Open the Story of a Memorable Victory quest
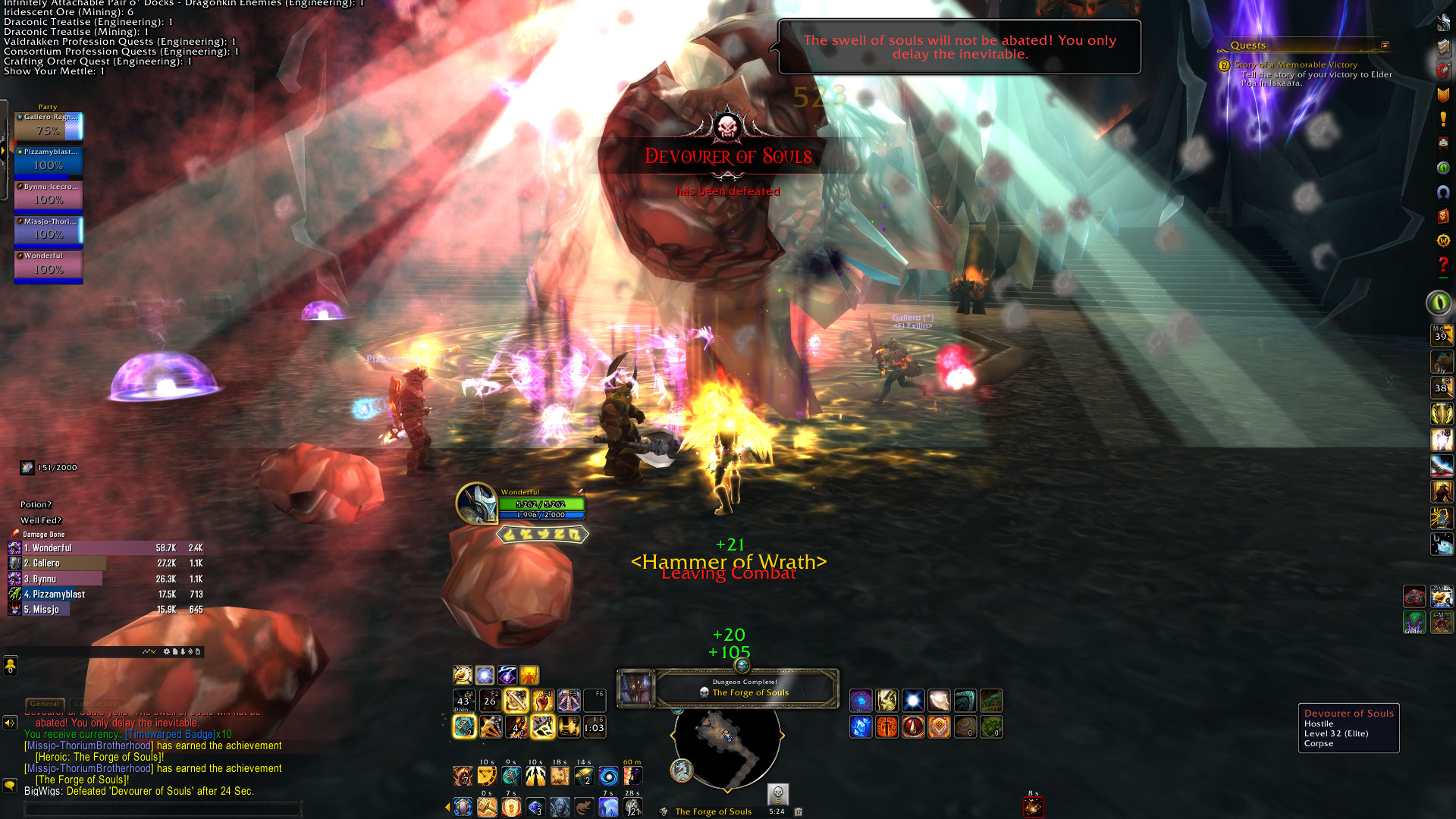 1295,65
